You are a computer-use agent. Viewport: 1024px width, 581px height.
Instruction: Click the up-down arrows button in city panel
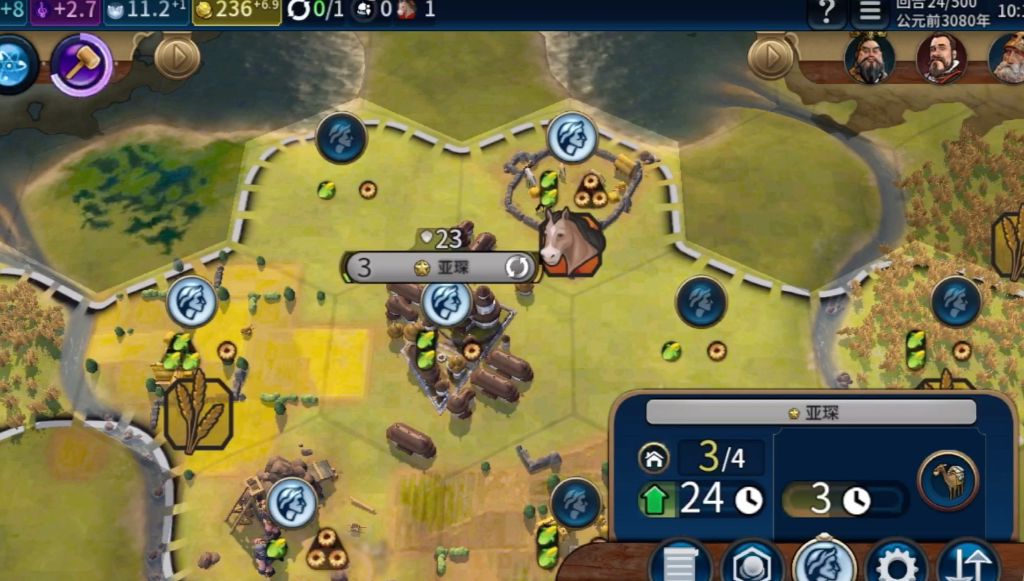coord(968,563)
